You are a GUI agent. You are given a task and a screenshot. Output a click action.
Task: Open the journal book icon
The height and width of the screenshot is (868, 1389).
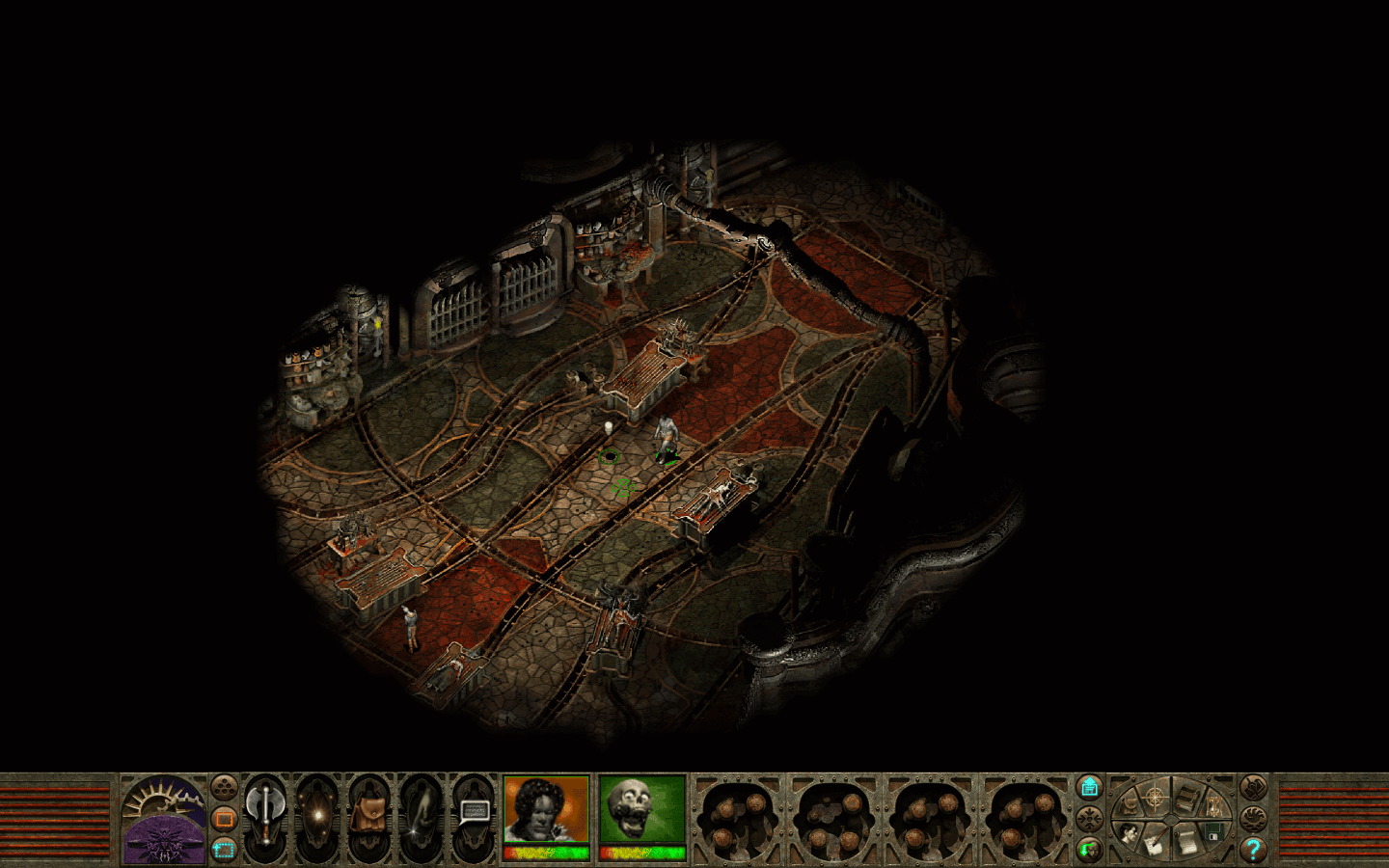(x=1188, y=797)
